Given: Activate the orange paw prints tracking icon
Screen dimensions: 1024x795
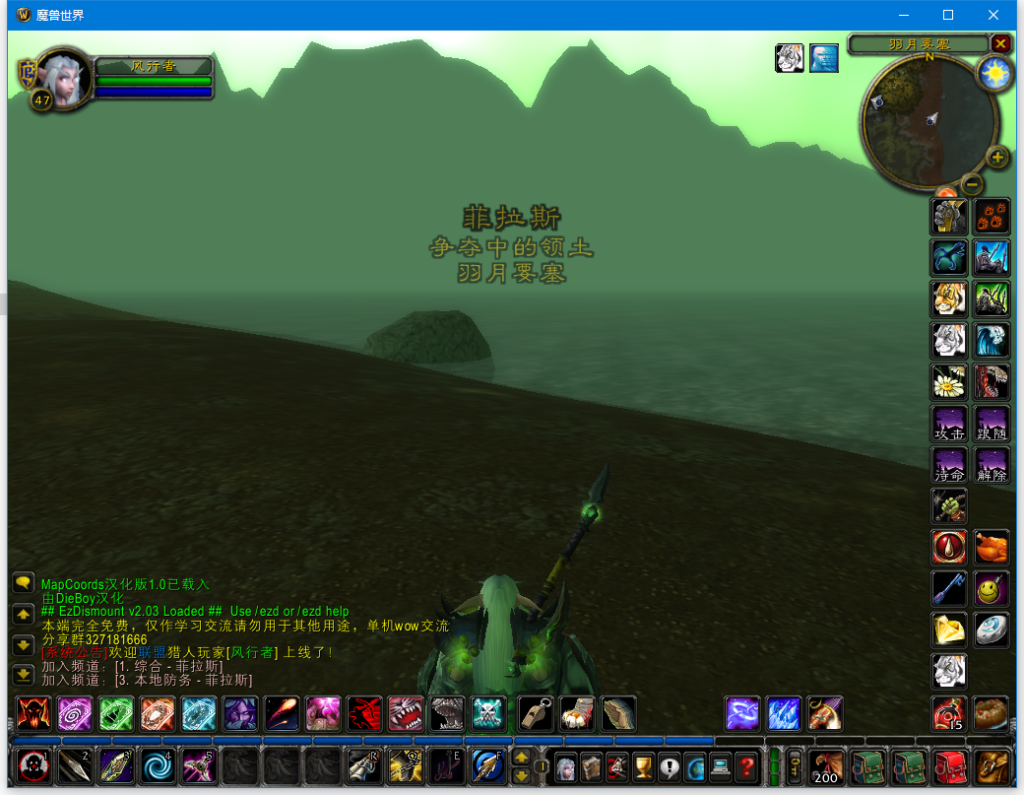Looking at the screenshot, I should coord(992,216).
